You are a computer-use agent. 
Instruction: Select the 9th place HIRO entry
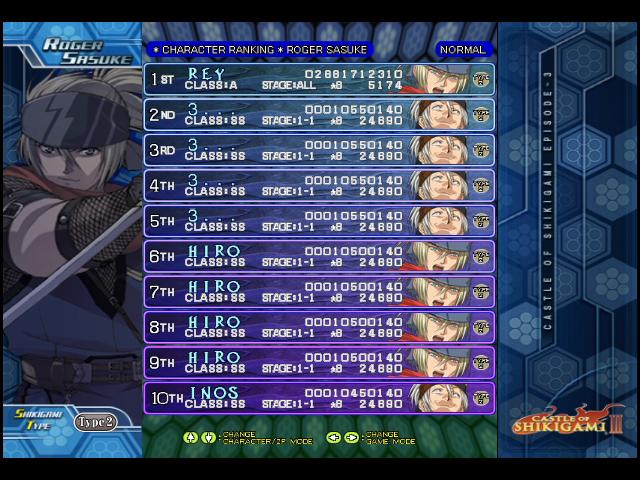319,362
